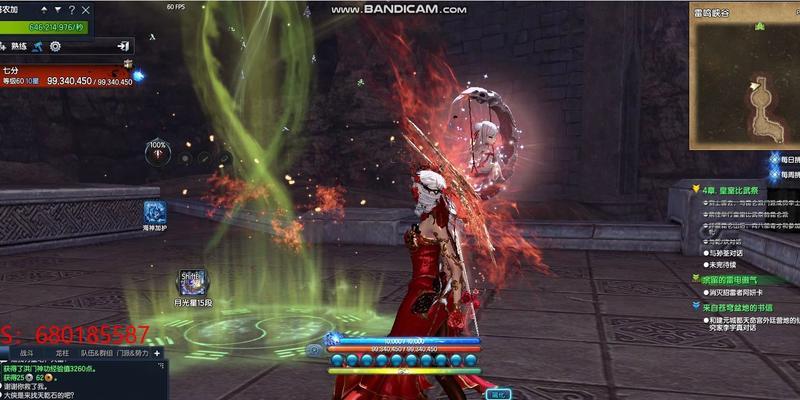Select the 熟练 proficiency option

pyautogui.click(x=17, y=46)
